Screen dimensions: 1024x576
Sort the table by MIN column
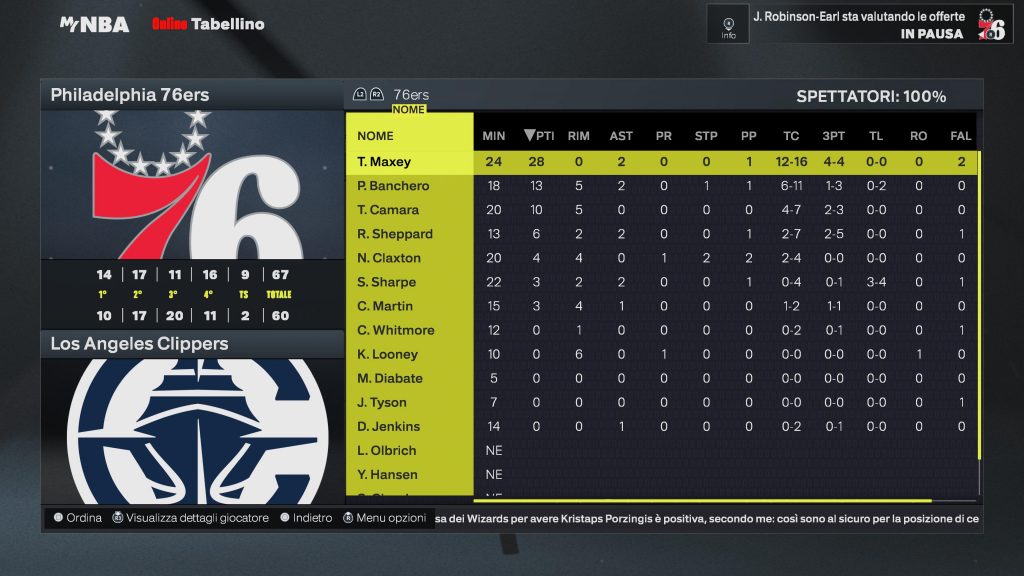(x=494, y=136)
